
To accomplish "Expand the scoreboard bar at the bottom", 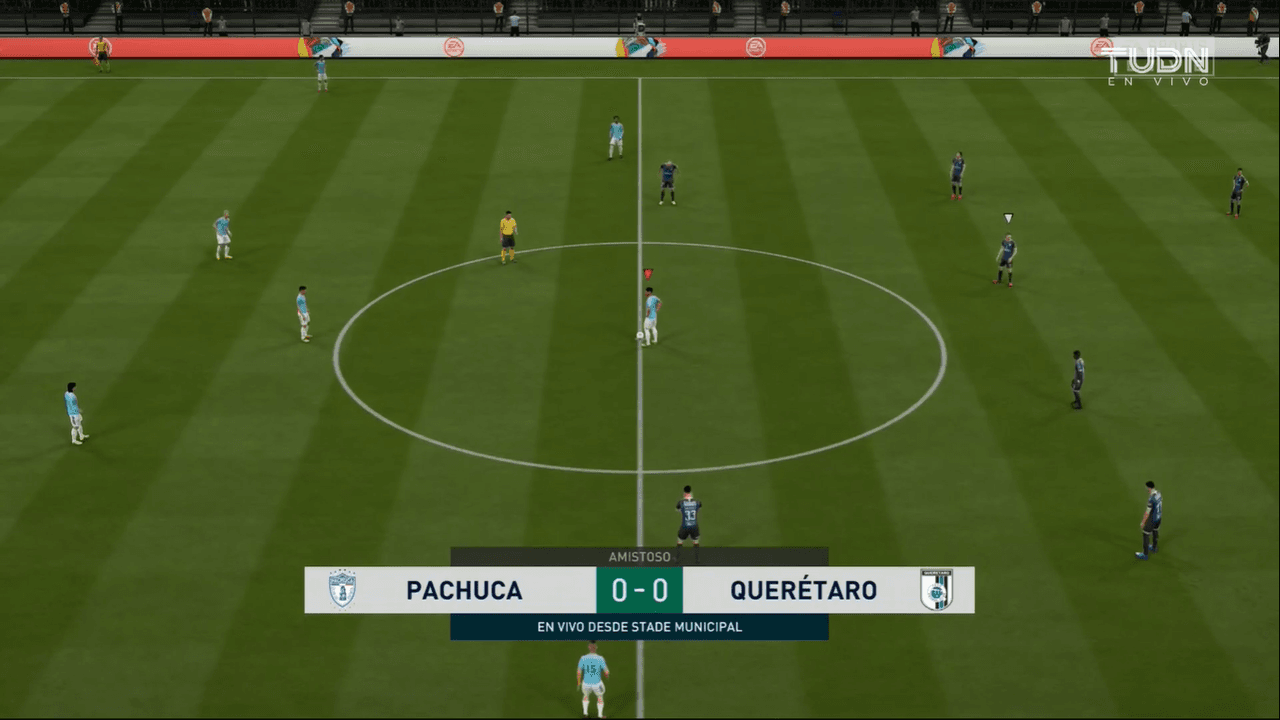I will [640, 590].
